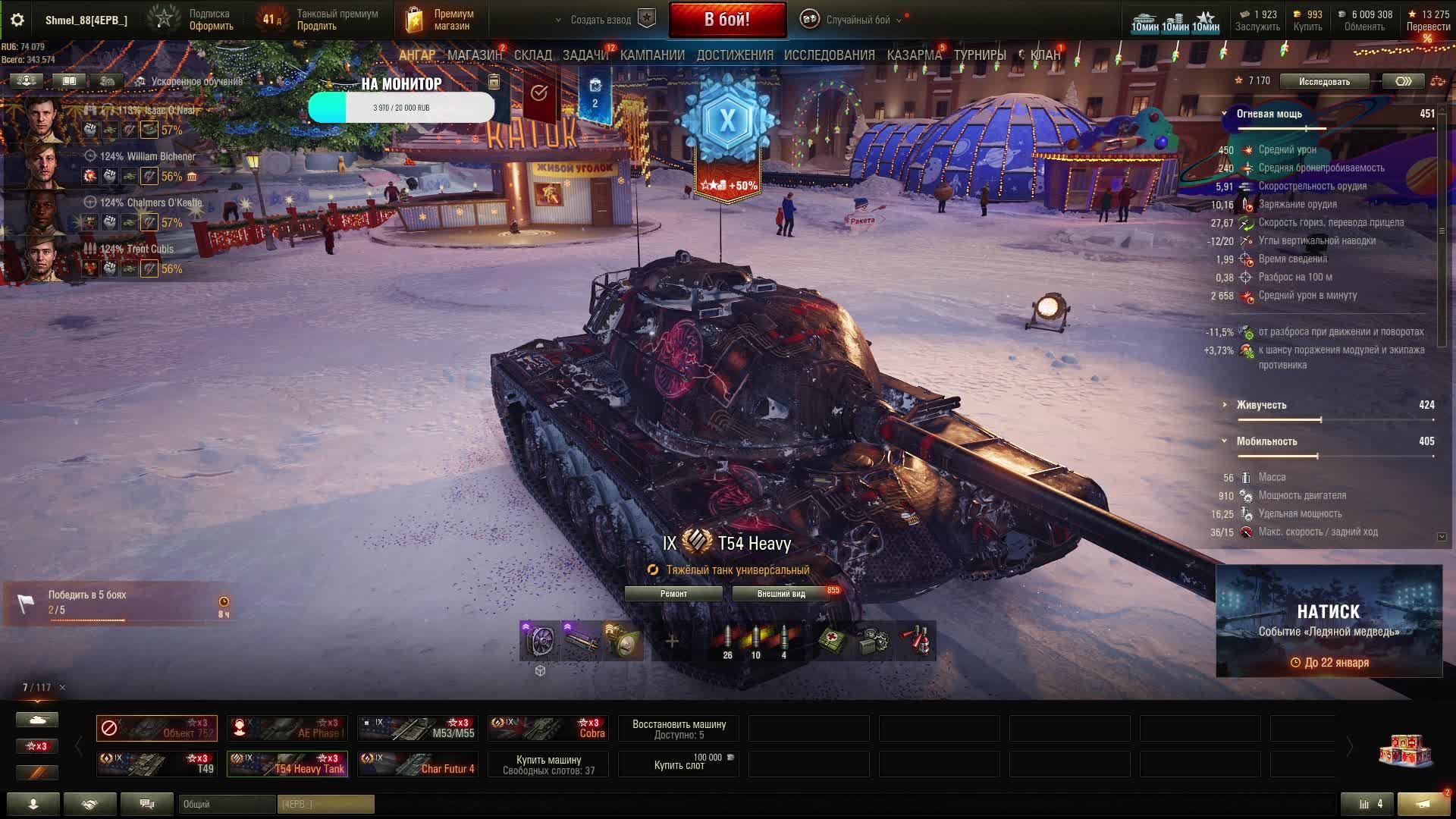Switch to the СКЛАД tab
The image size is (1456, 819).
[x=532, y=55]
